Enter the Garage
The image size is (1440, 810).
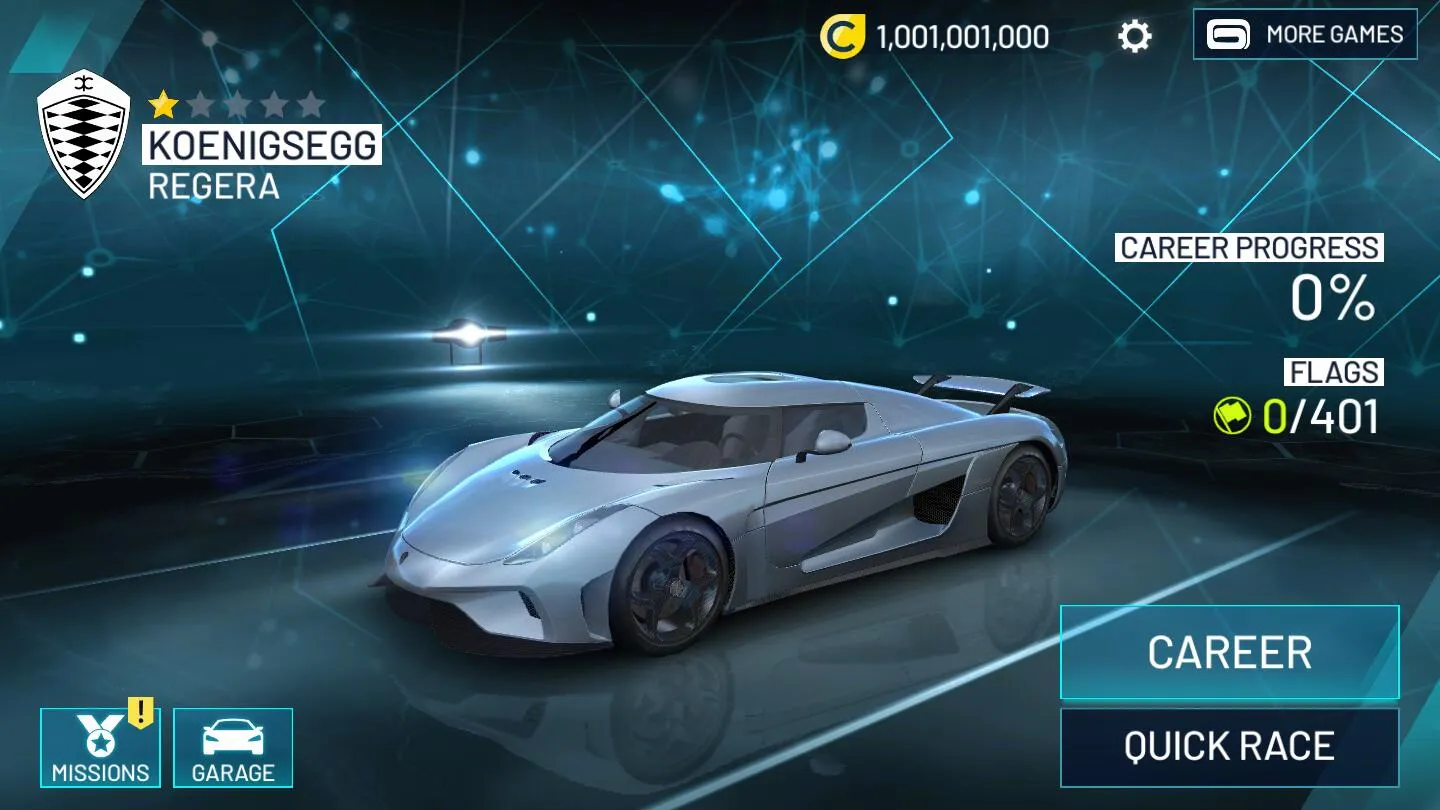[233, 747]
